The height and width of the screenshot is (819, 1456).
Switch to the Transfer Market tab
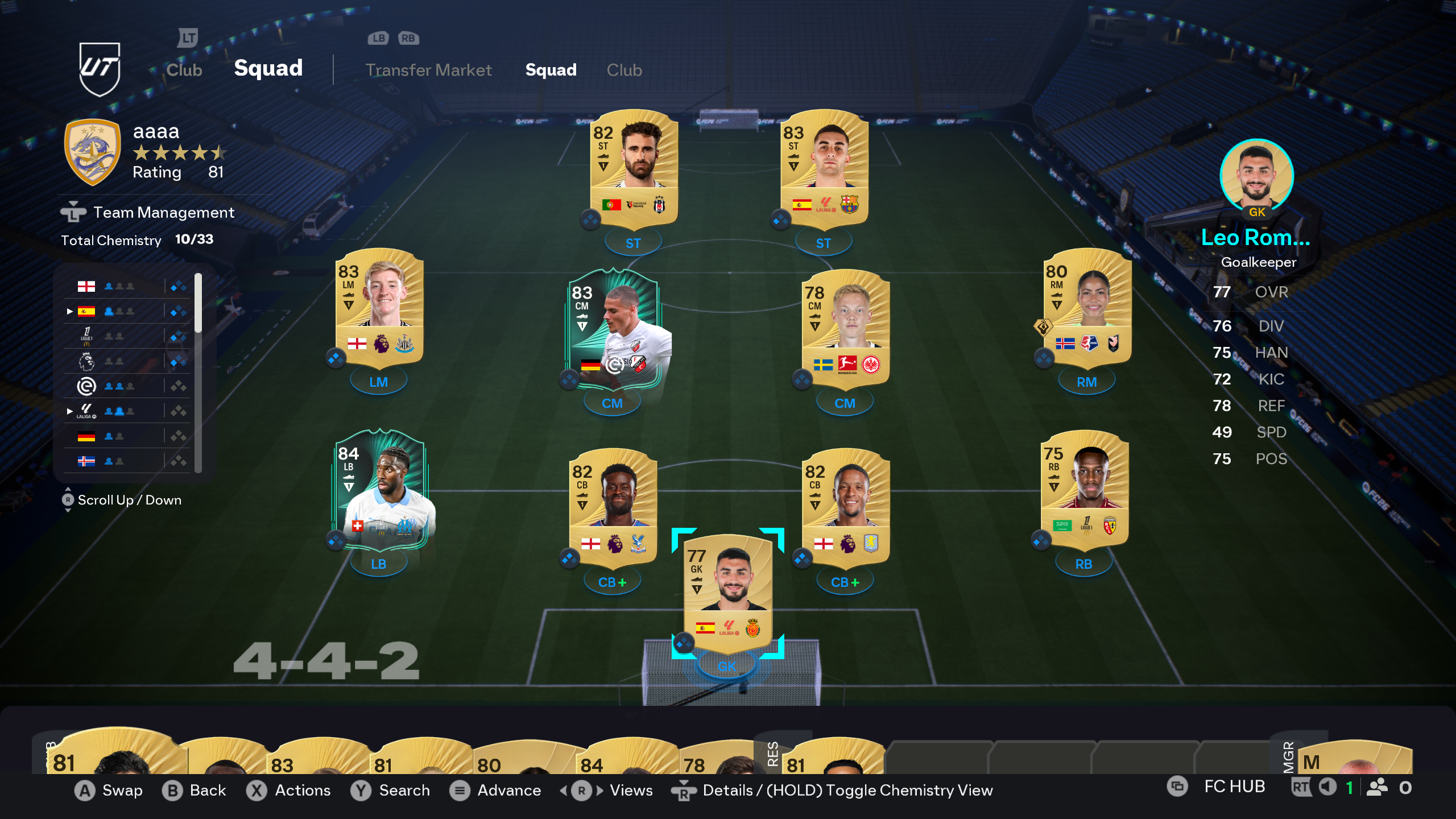[x=428, y=70]
